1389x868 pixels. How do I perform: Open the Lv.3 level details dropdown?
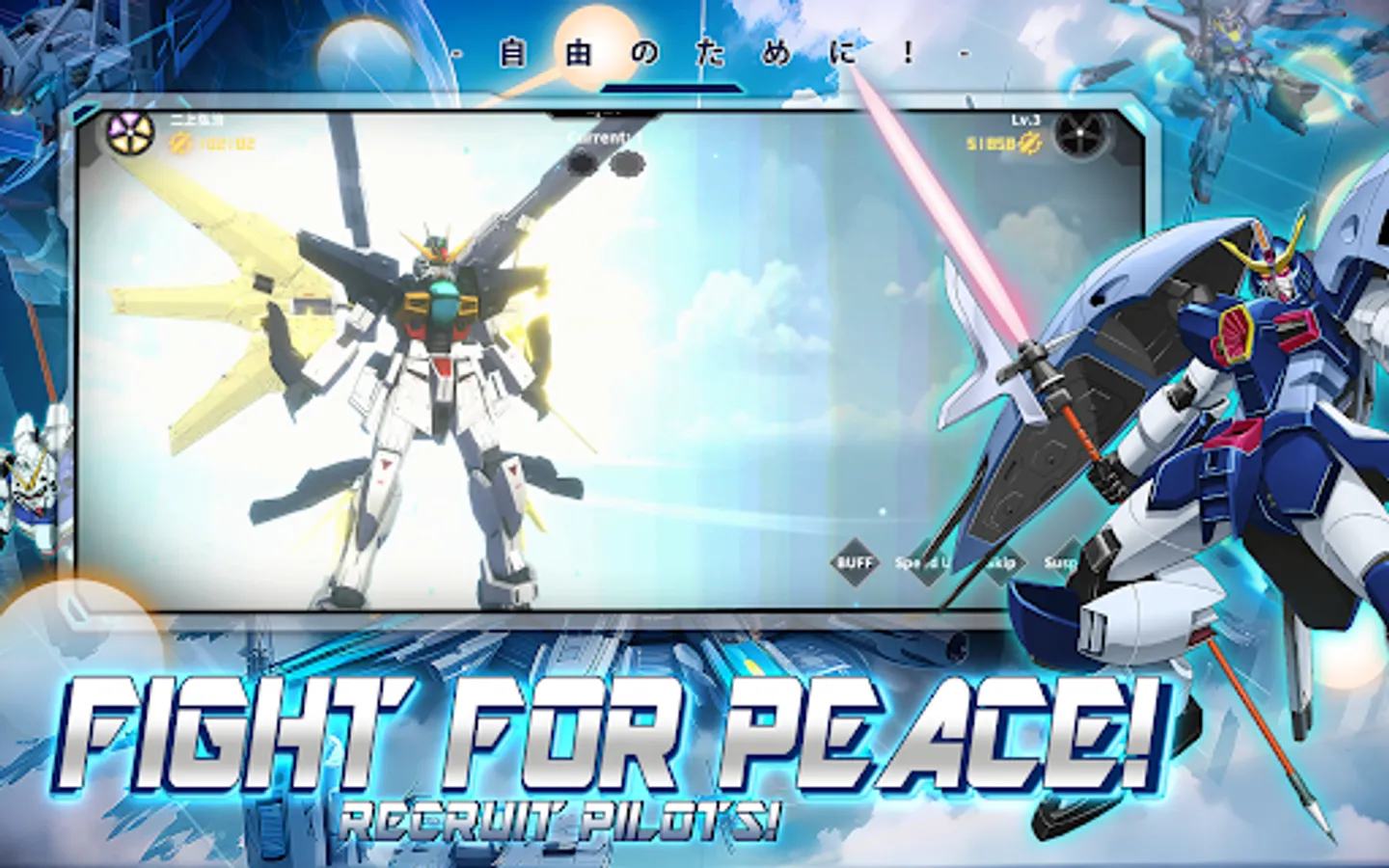click(1025, 121)
